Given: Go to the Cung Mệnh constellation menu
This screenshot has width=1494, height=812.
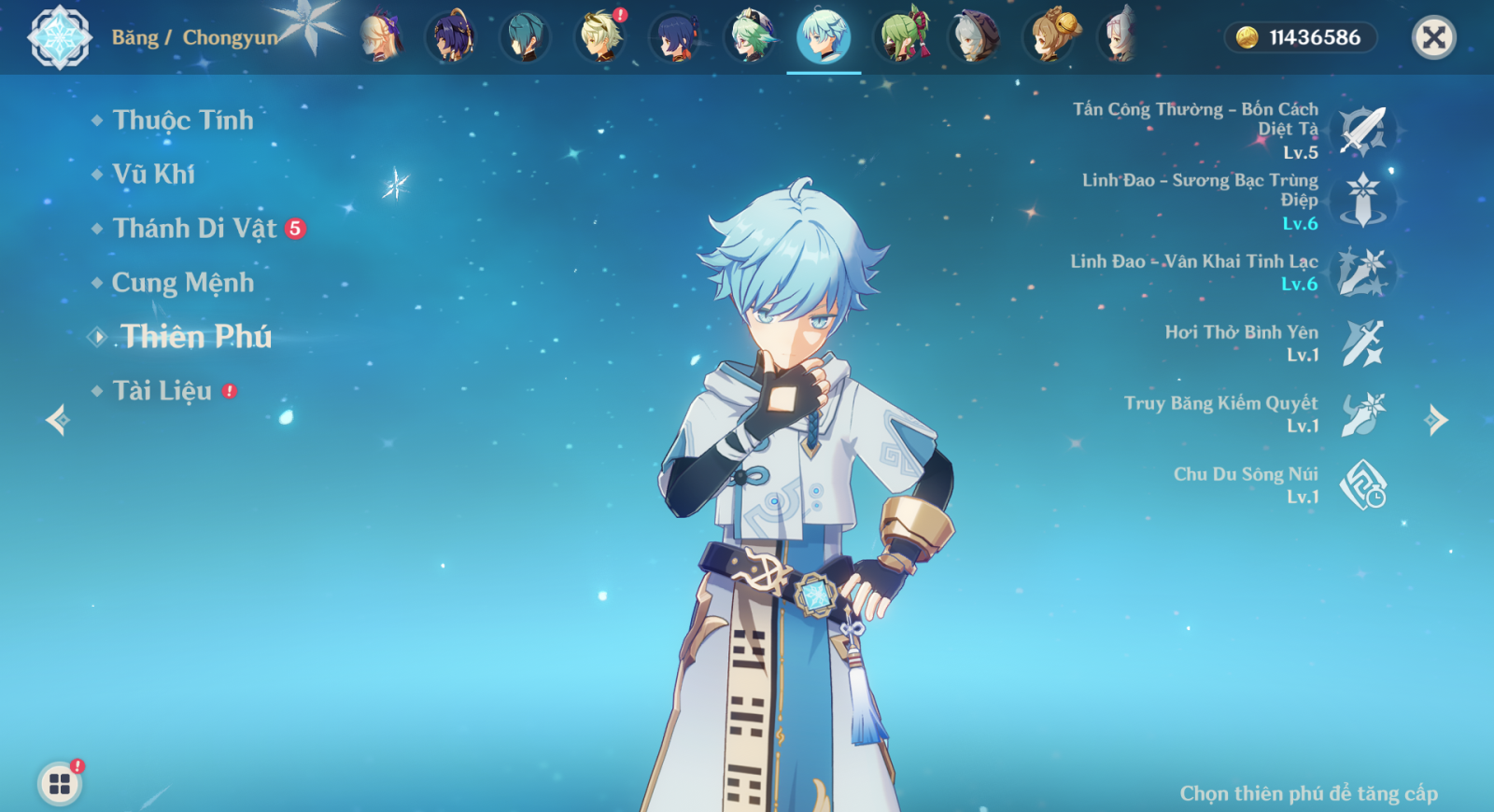Looking at the screenshot, I should (x=182, y=283).
